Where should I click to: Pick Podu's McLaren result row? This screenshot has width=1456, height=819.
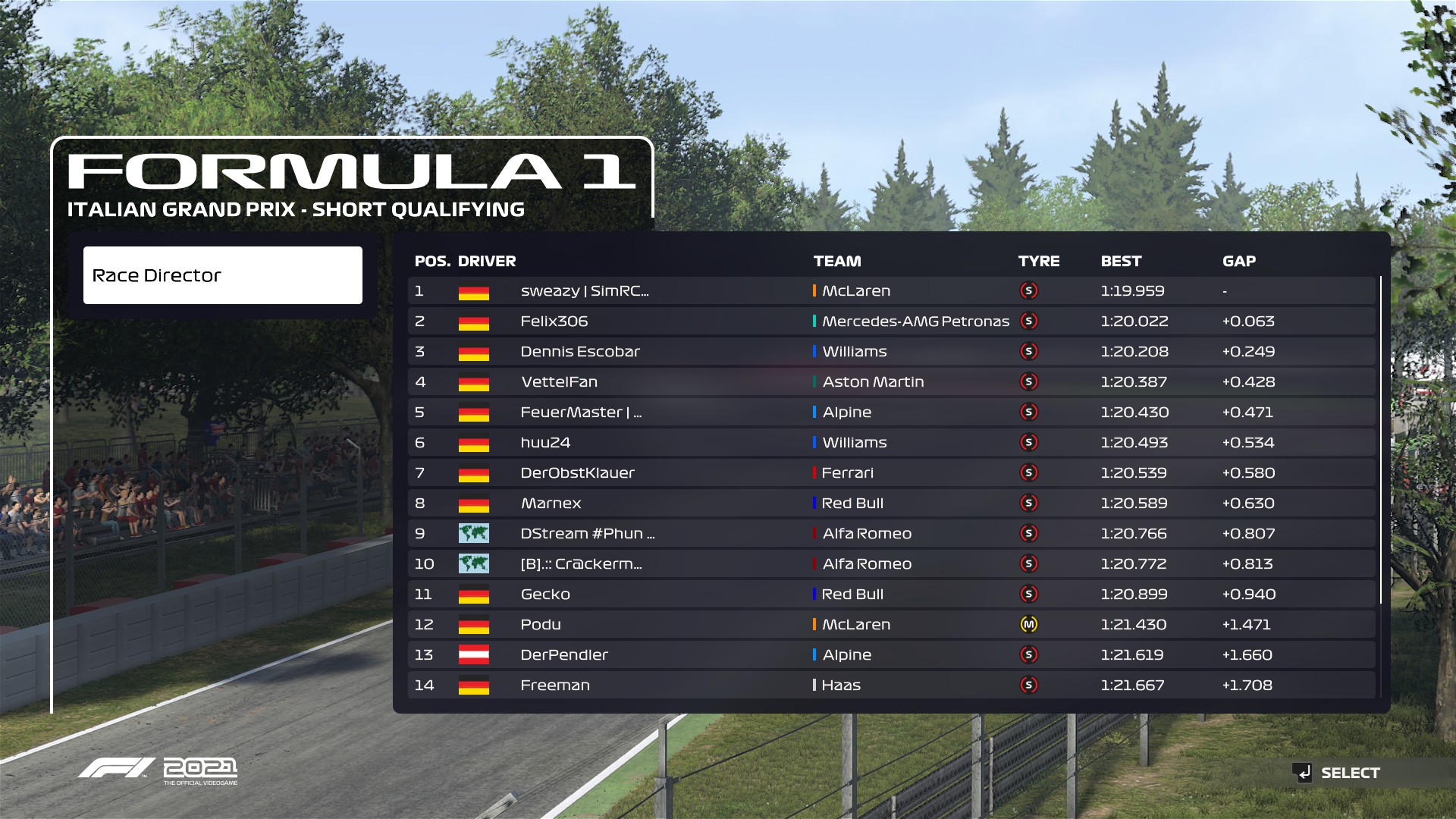click(x=541, y=625)
